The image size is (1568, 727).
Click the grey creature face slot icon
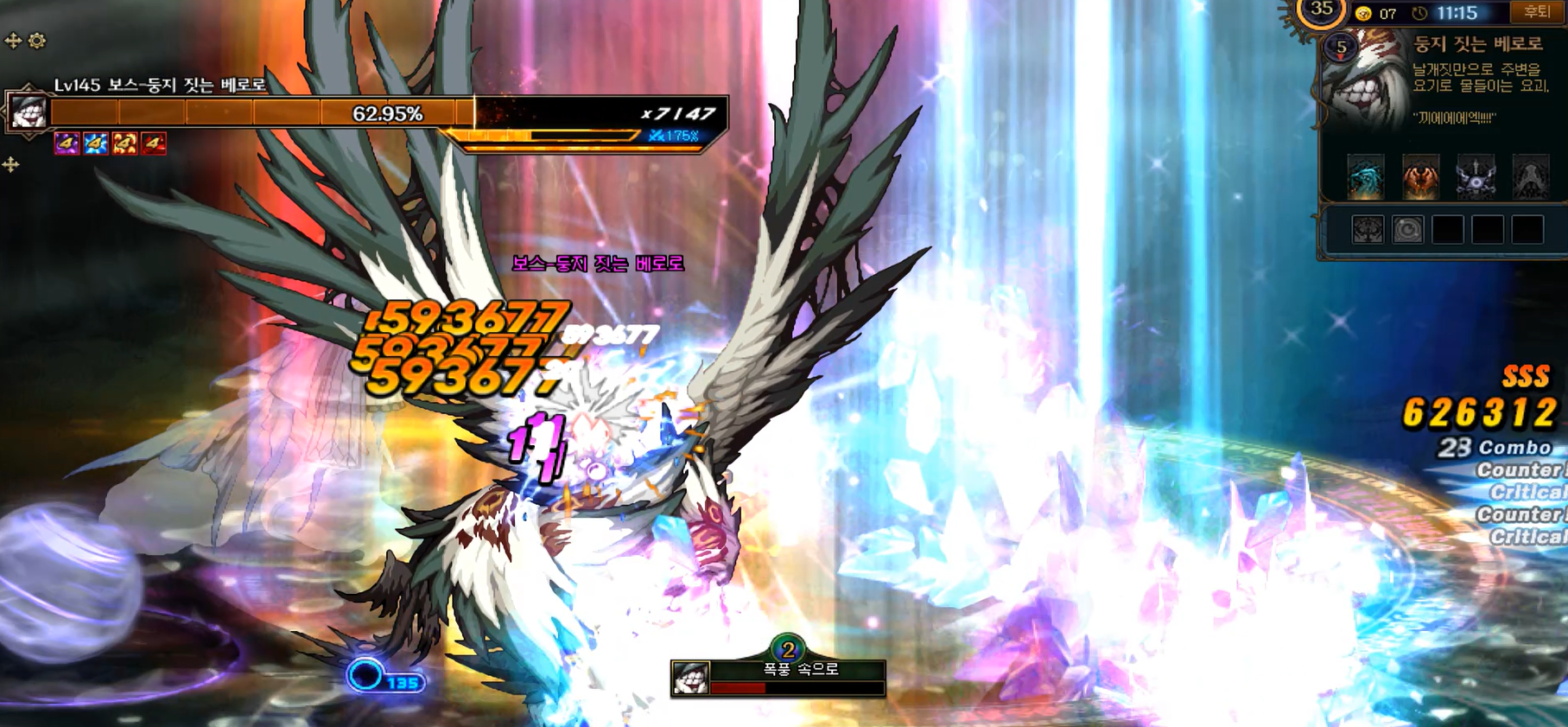[1368, 230]
